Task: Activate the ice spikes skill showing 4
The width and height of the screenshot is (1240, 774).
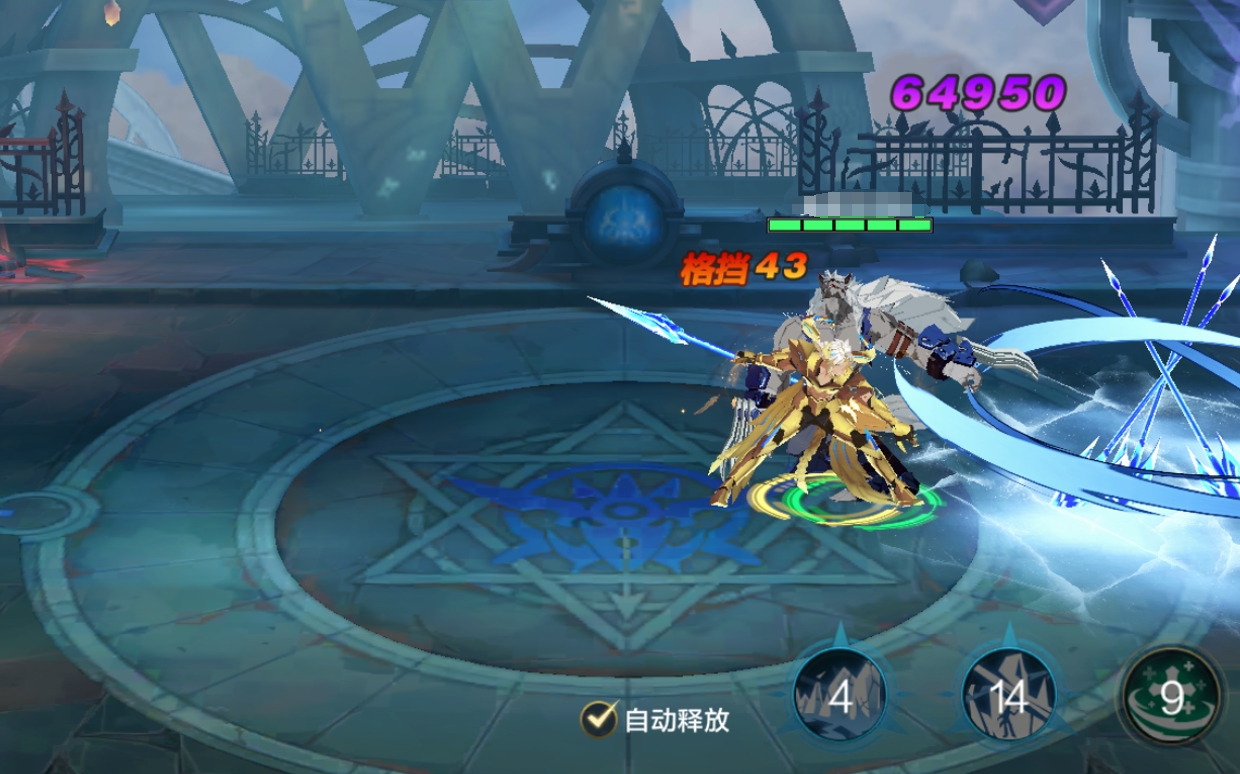Action: [x=840, y=696]
